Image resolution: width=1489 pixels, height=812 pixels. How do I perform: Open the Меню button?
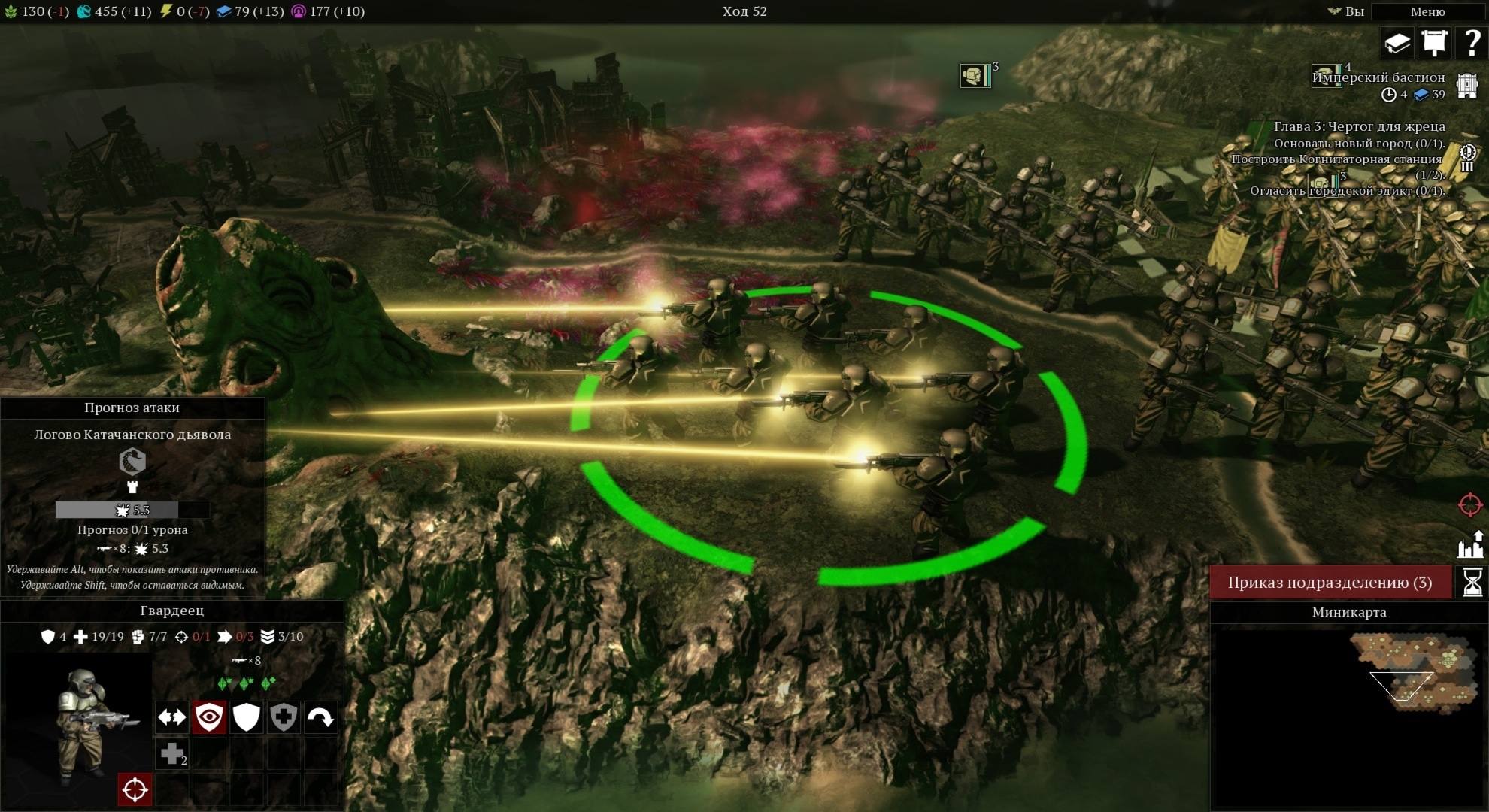tap(1427, 11)
